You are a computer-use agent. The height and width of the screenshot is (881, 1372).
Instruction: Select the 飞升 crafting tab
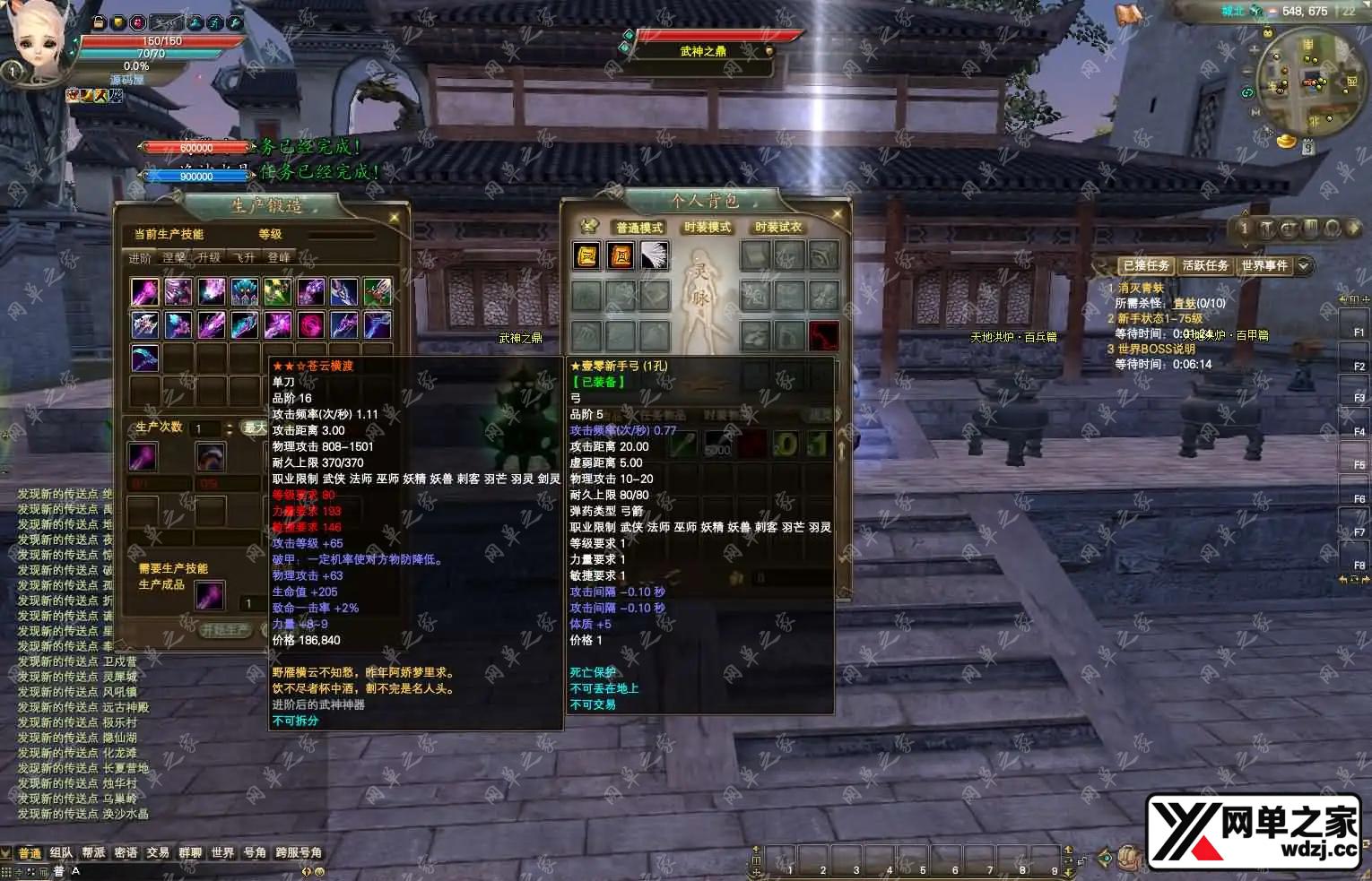pos(244,258)
